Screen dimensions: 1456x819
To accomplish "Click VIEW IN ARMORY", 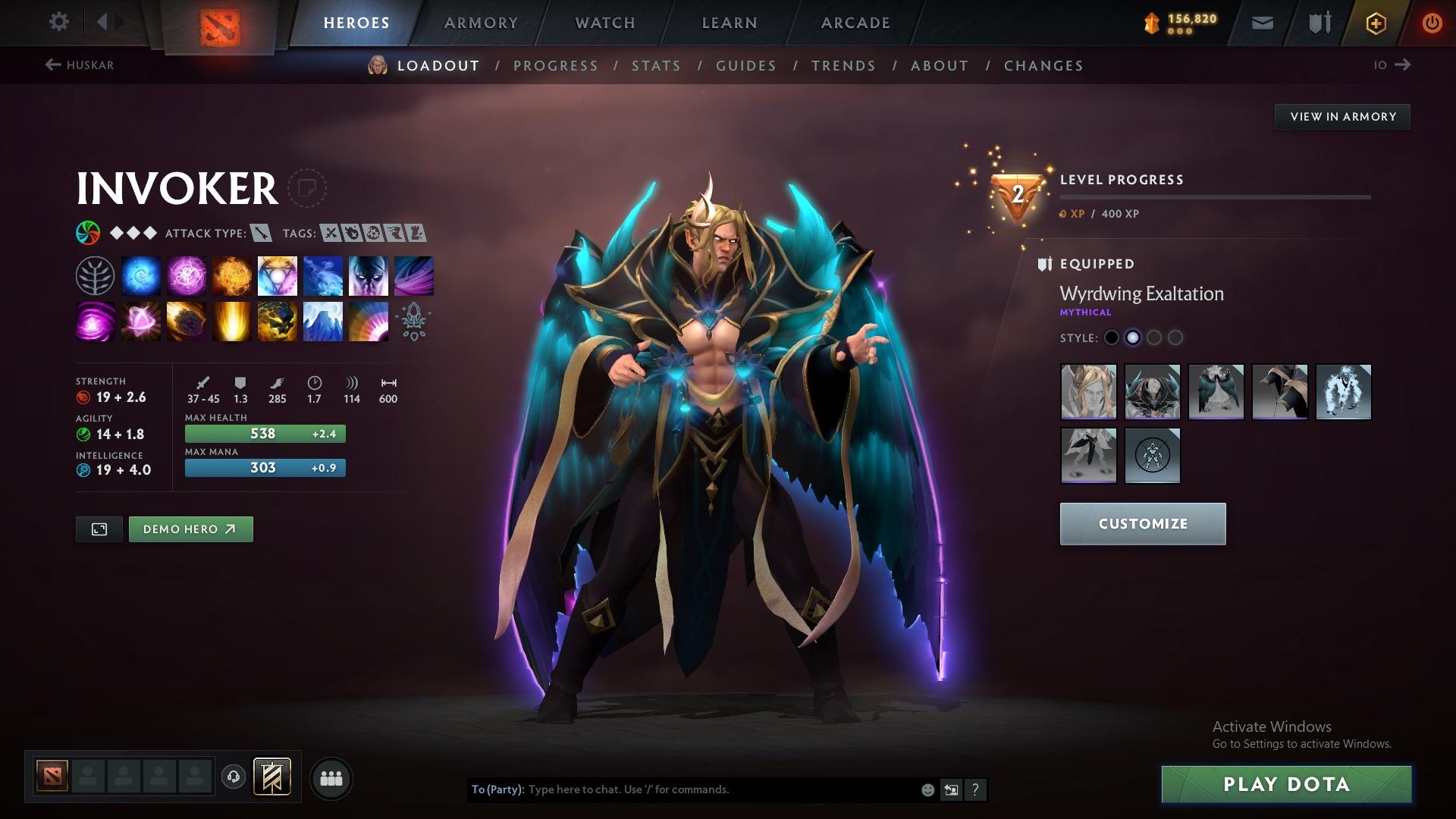I will click(1342, 116).
